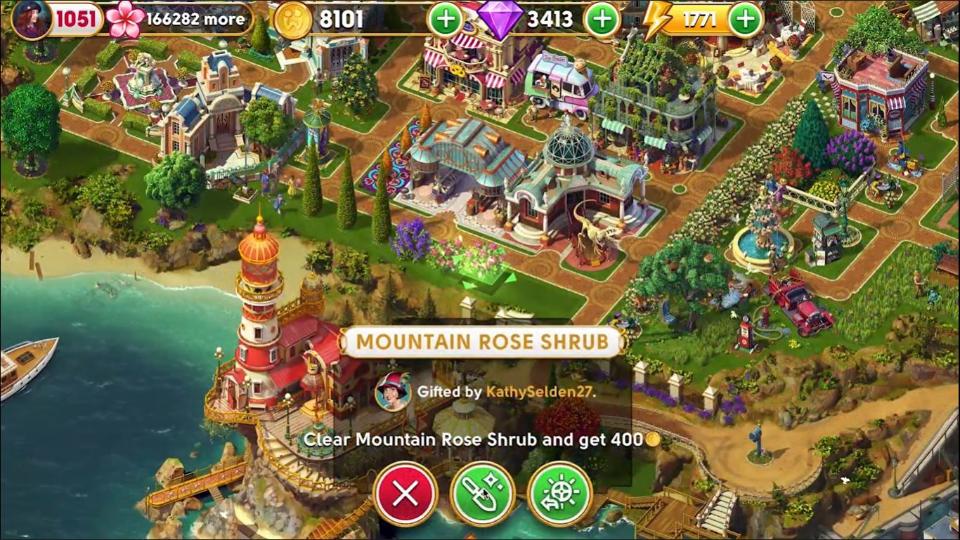
Task: Tap the gold coin currency icon
Action: tap(293, 19)
